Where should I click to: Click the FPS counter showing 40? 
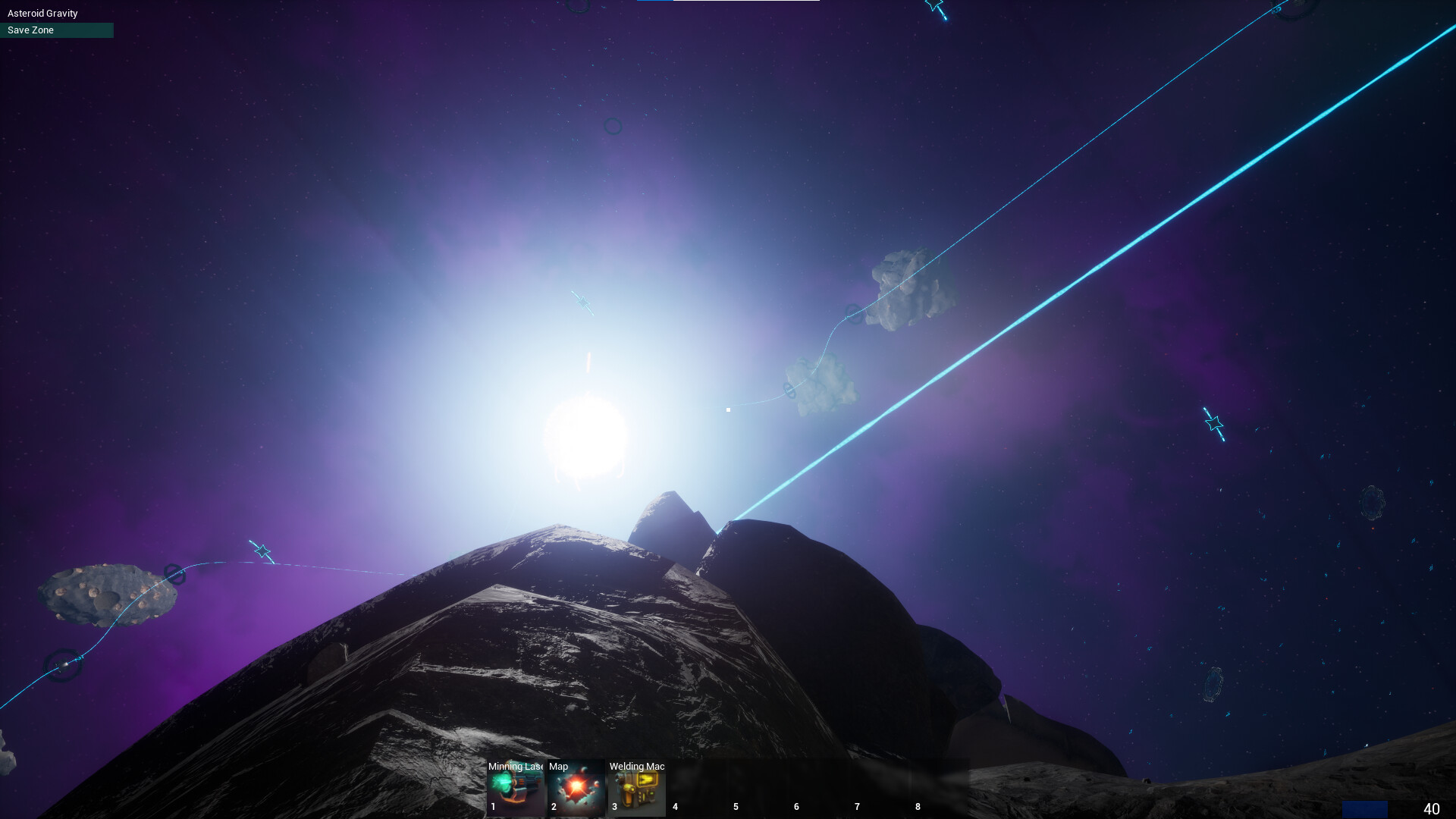(1432, 808)
